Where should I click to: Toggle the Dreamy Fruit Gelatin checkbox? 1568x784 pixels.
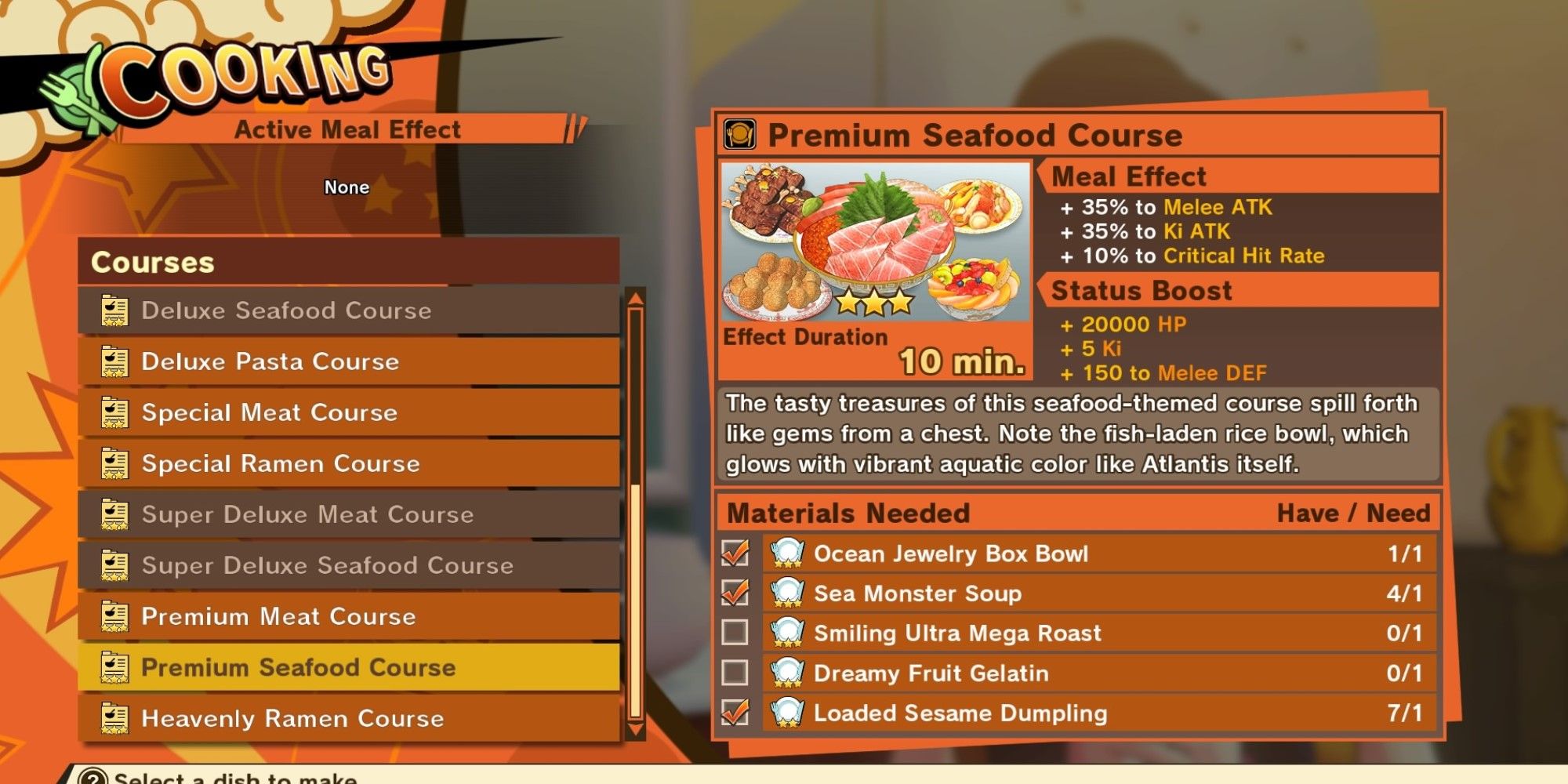[735, 673]
